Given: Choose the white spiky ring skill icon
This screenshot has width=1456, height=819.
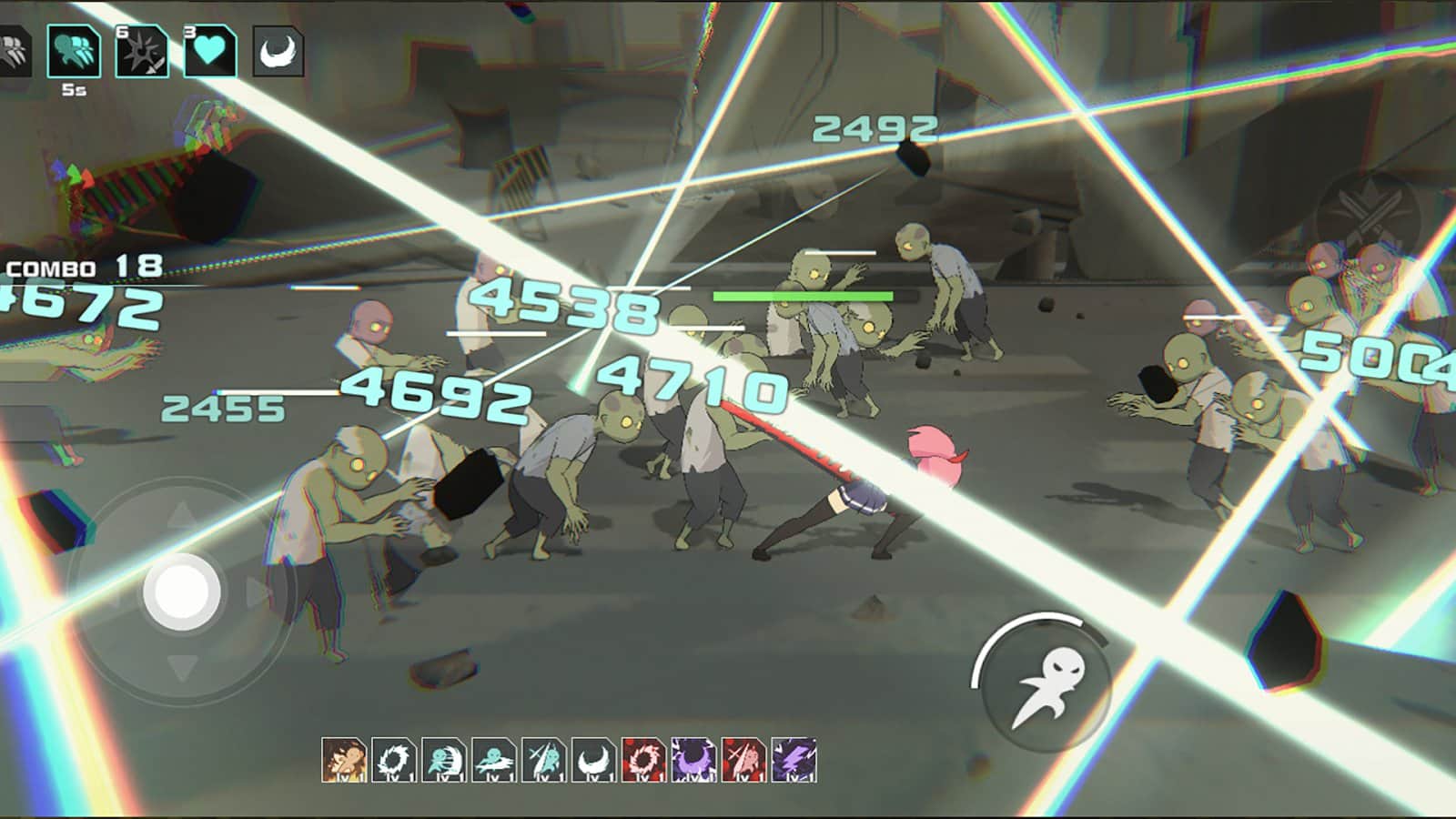Looking at the screenshot, I should 394,761.
